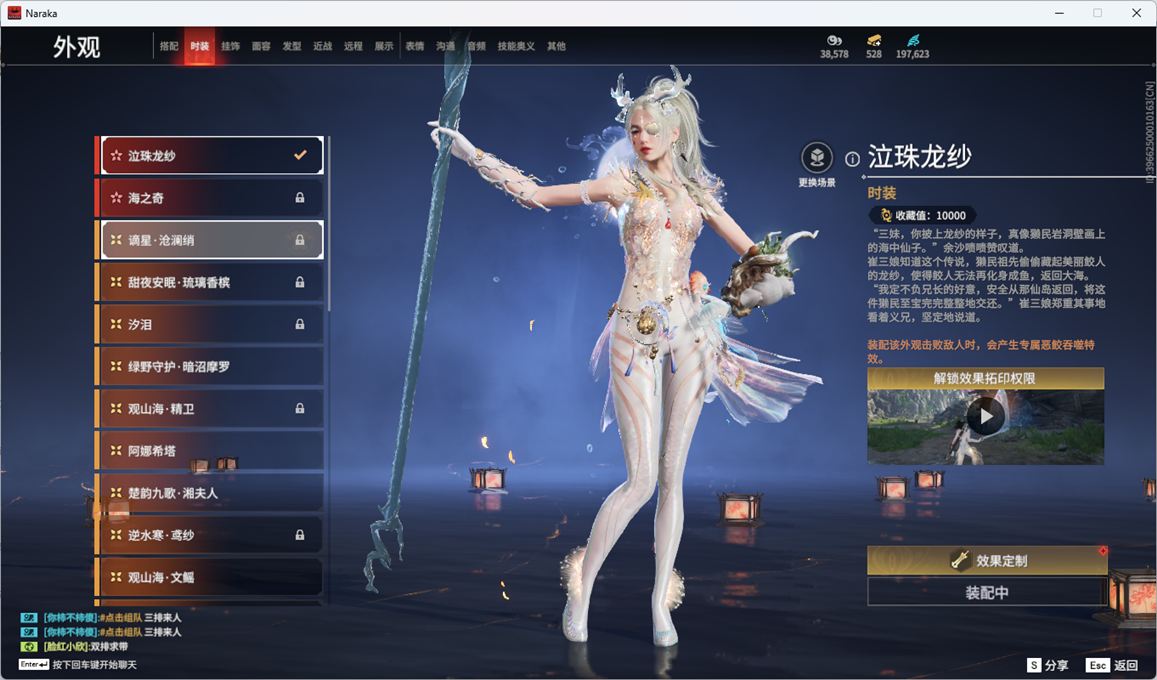Click the 更换场景 change scene icon
Screen dimensions: 1157x680
coord(817,158)
